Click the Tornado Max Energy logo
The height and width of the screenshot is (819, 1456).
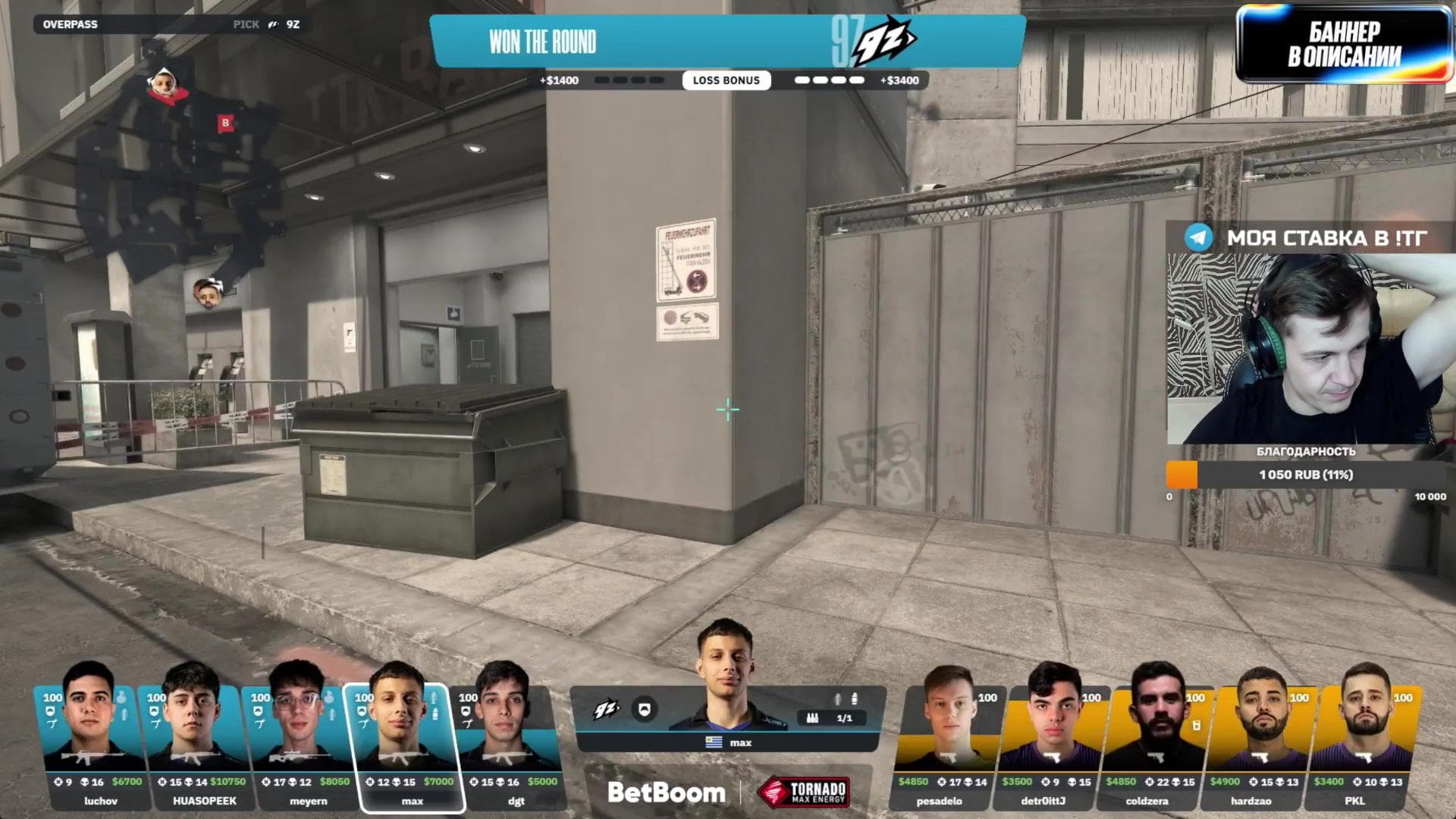tap(804, 792)
